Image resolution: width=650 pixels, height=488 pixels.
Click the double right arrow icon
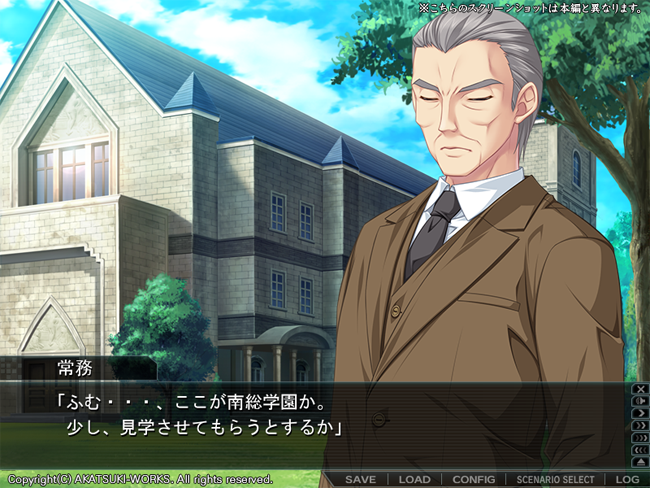tap(639, 425)
